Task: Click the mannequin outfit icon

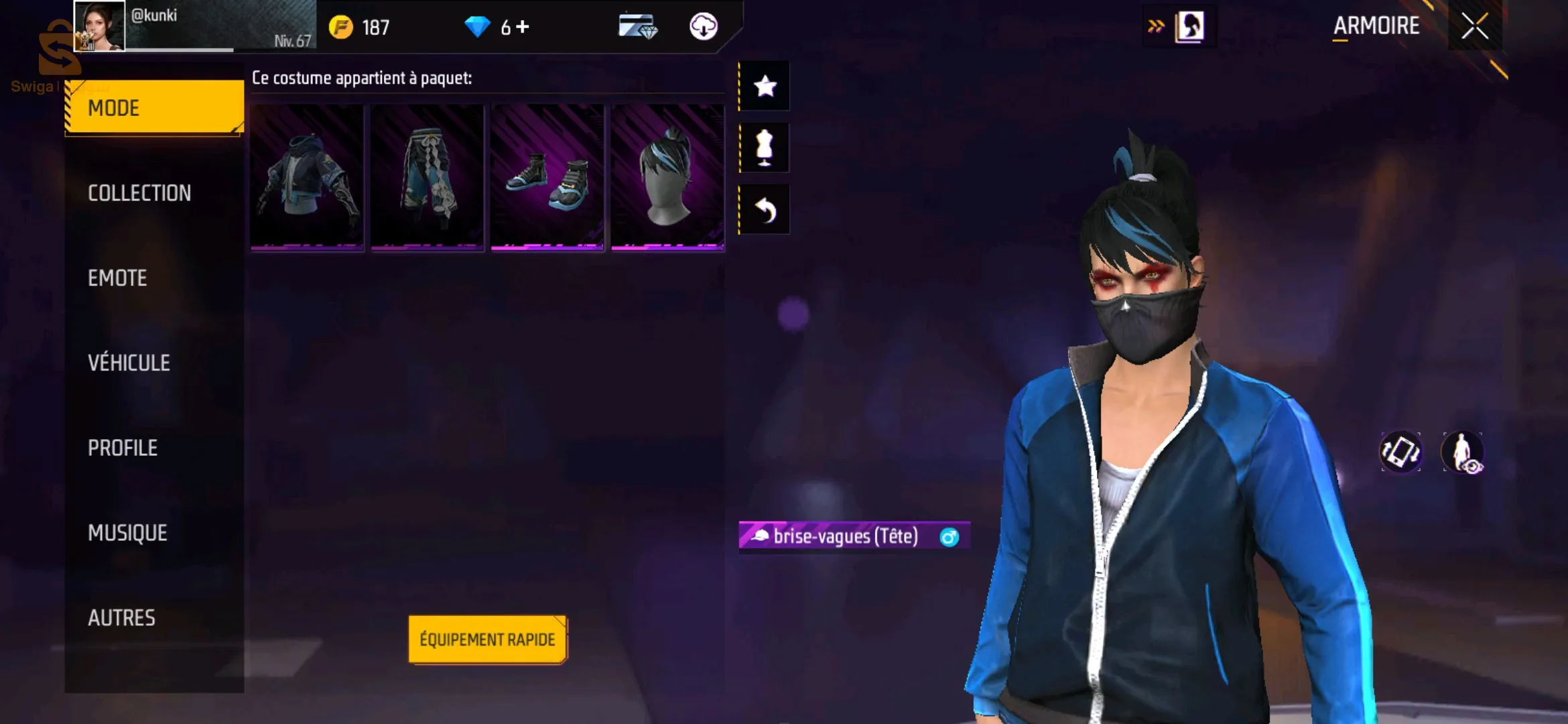Action: pos(765,147)
